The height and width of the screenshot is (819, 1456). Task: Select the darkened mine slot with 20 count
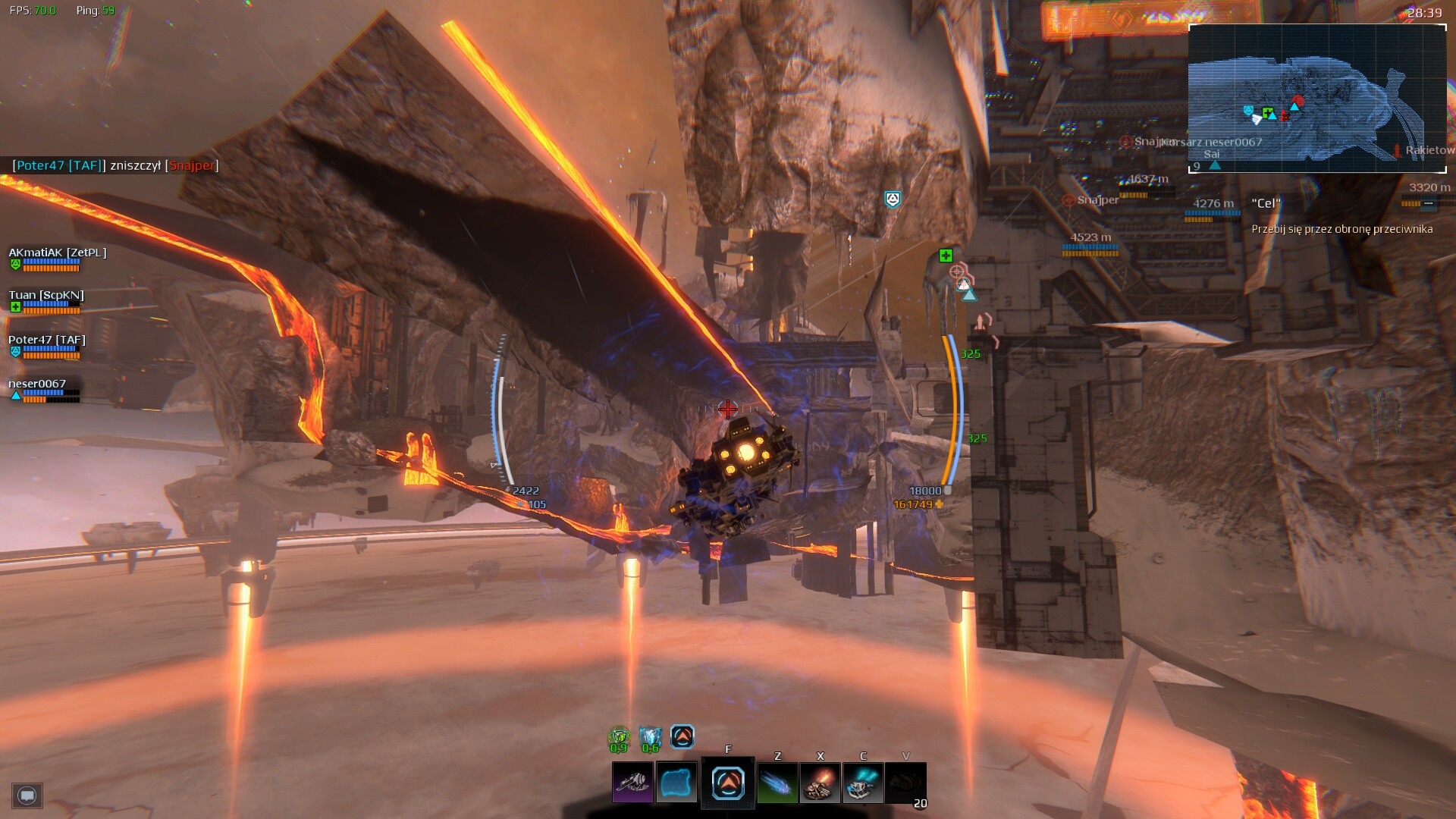905,783
